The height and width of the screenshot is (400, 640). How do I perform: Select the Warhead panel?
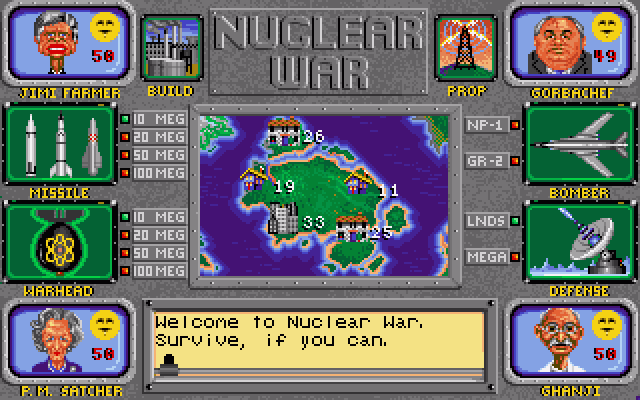(x=60, y=241)
